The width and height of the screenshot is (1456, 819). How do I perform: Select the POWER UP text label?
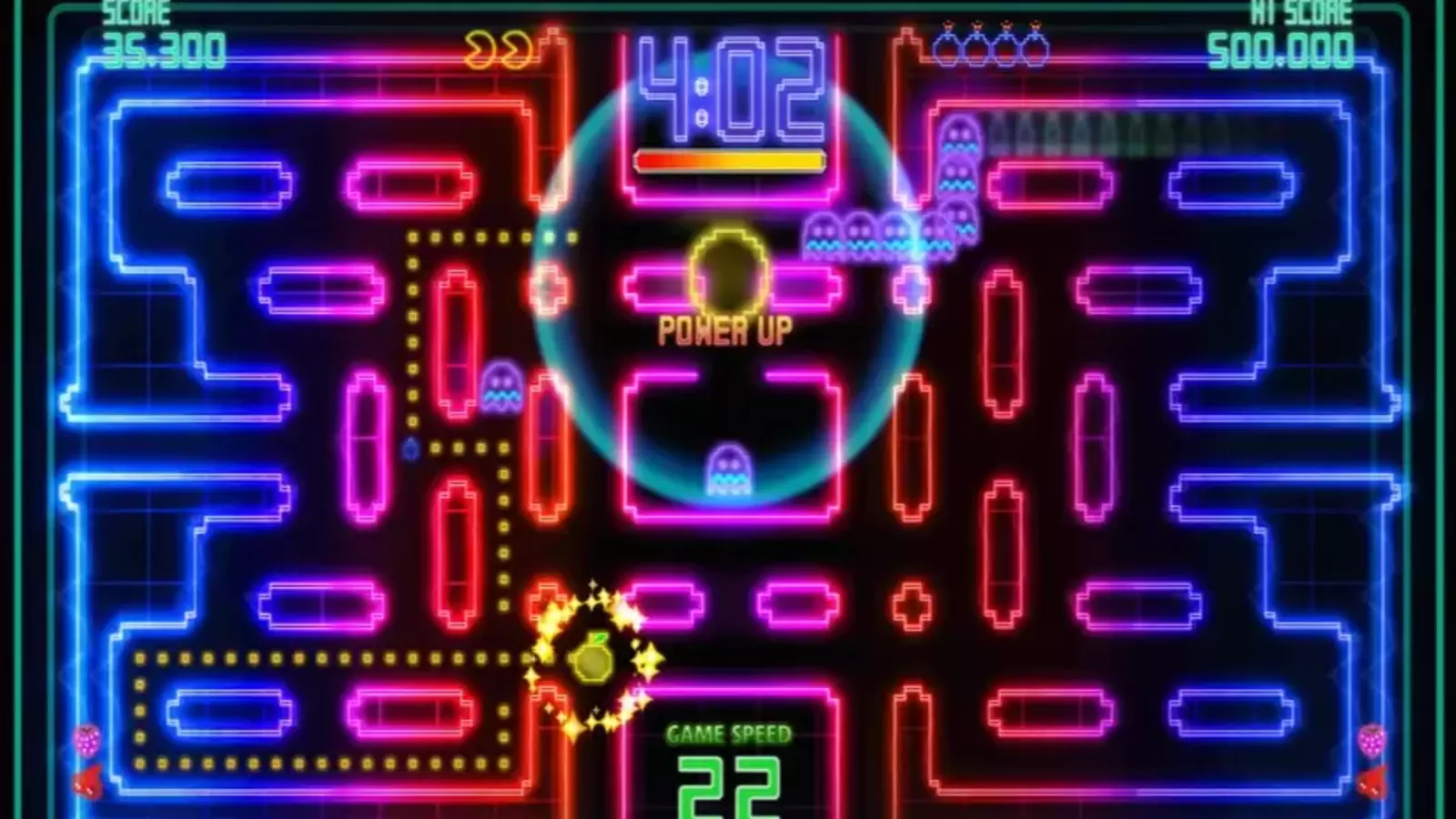coord(725,332)
